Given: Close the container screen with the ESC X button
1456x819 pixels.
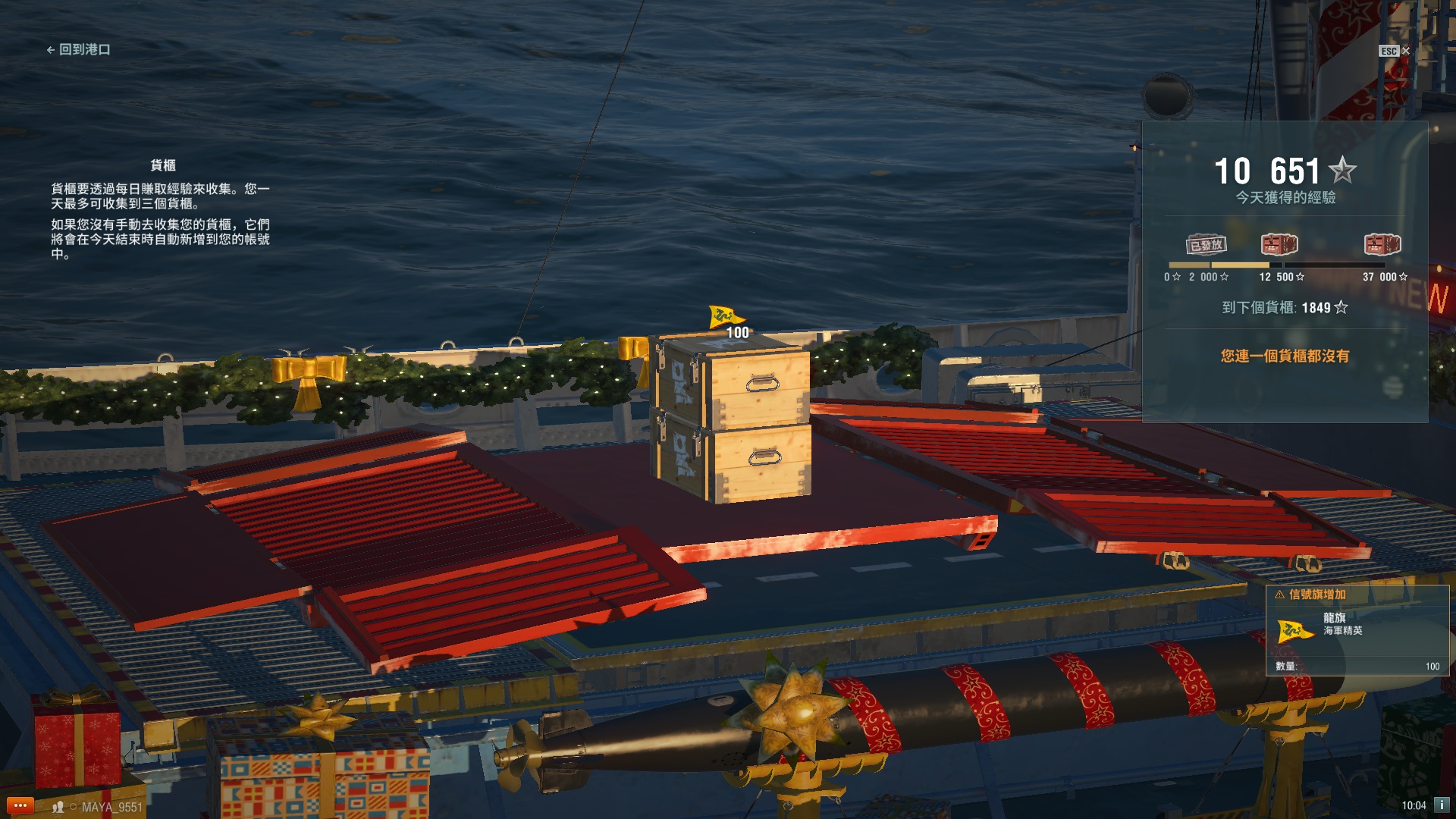Looking at the screenshot, I should coord(1405,51).
